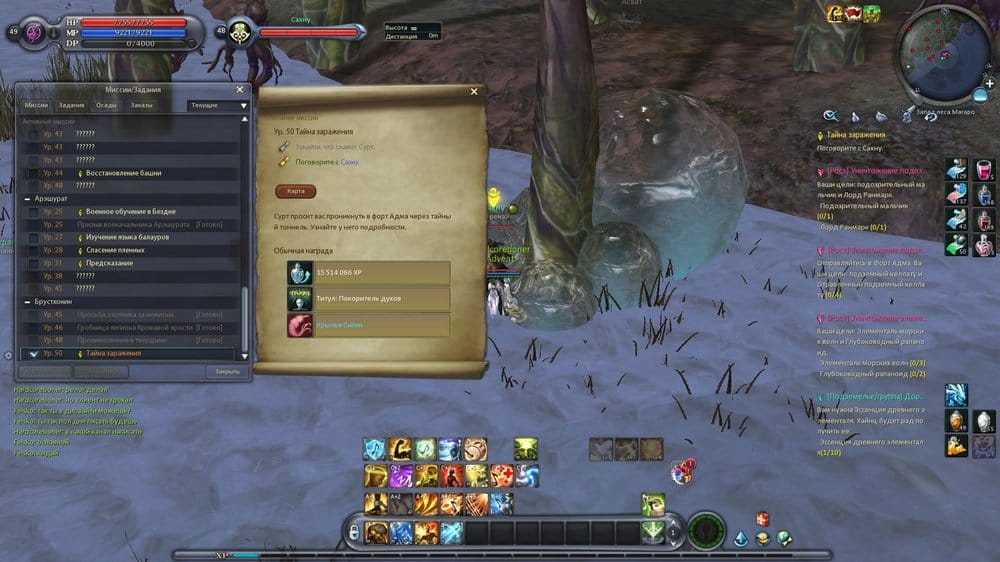Open the Карта map button
The width and height of the screenshot is (1000, 562).
coord(295,191)
